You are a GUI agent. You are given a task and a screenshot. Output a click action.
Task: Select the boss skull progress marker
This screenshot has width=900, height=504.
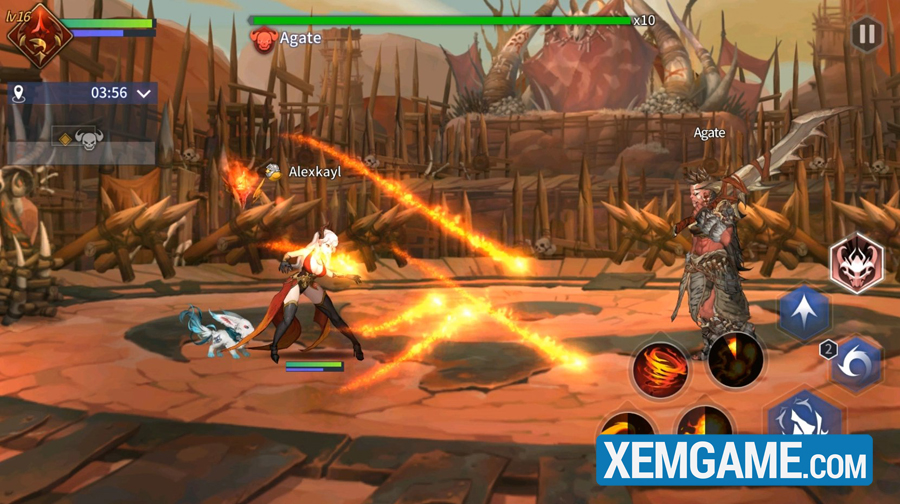click(x=88, y=141)
